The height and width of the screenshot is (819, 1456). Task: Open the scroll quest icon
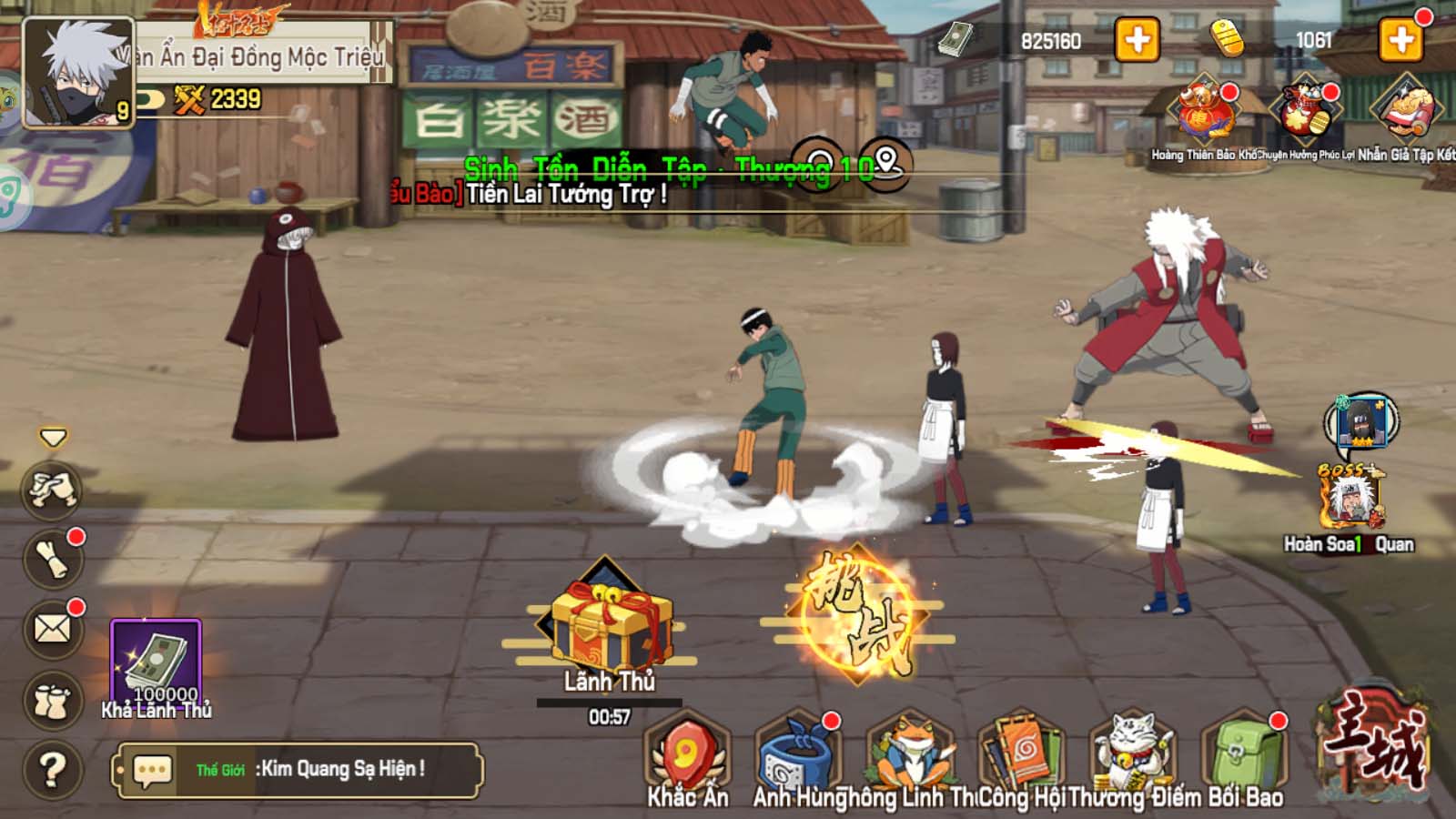(53, 558)
